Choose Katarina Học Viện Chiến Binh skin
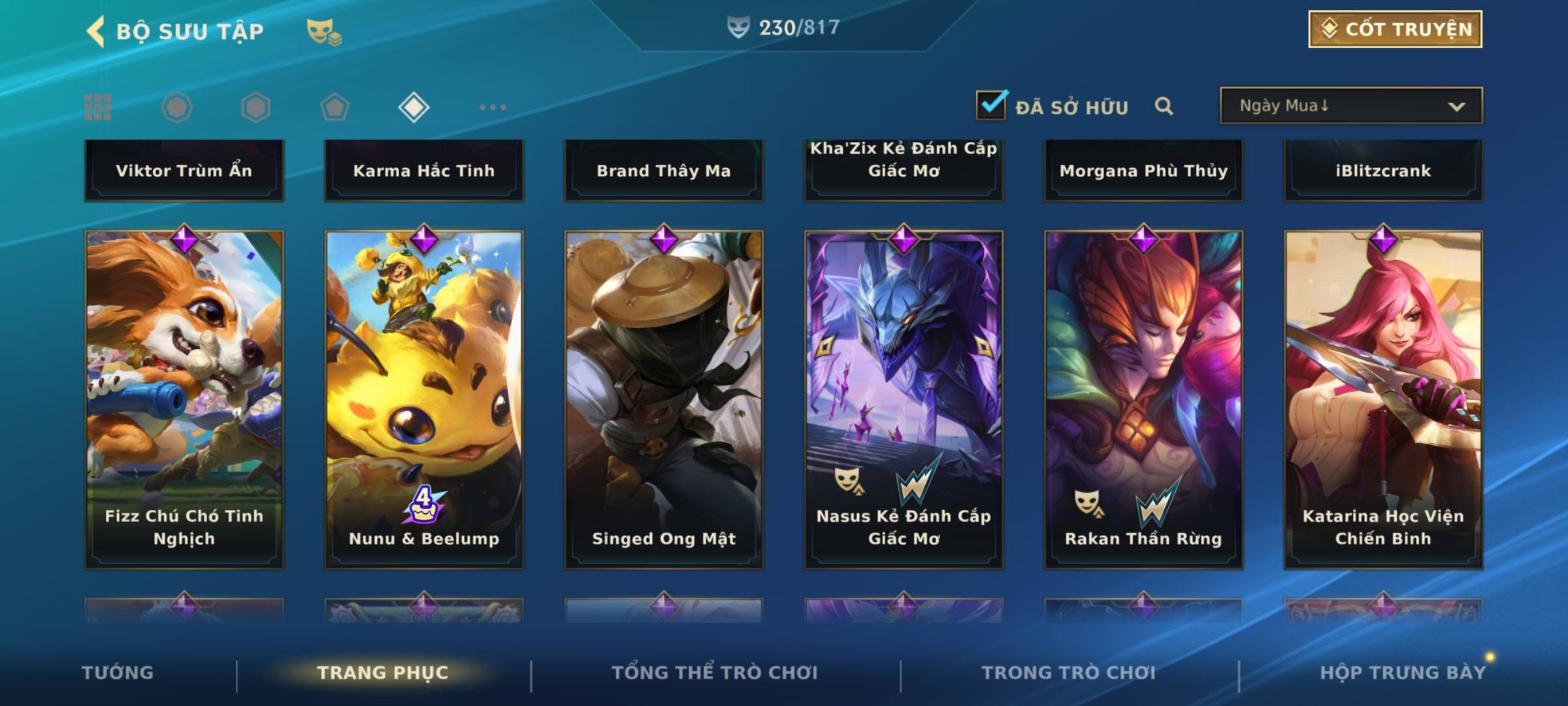 (x=1383, y=399)
